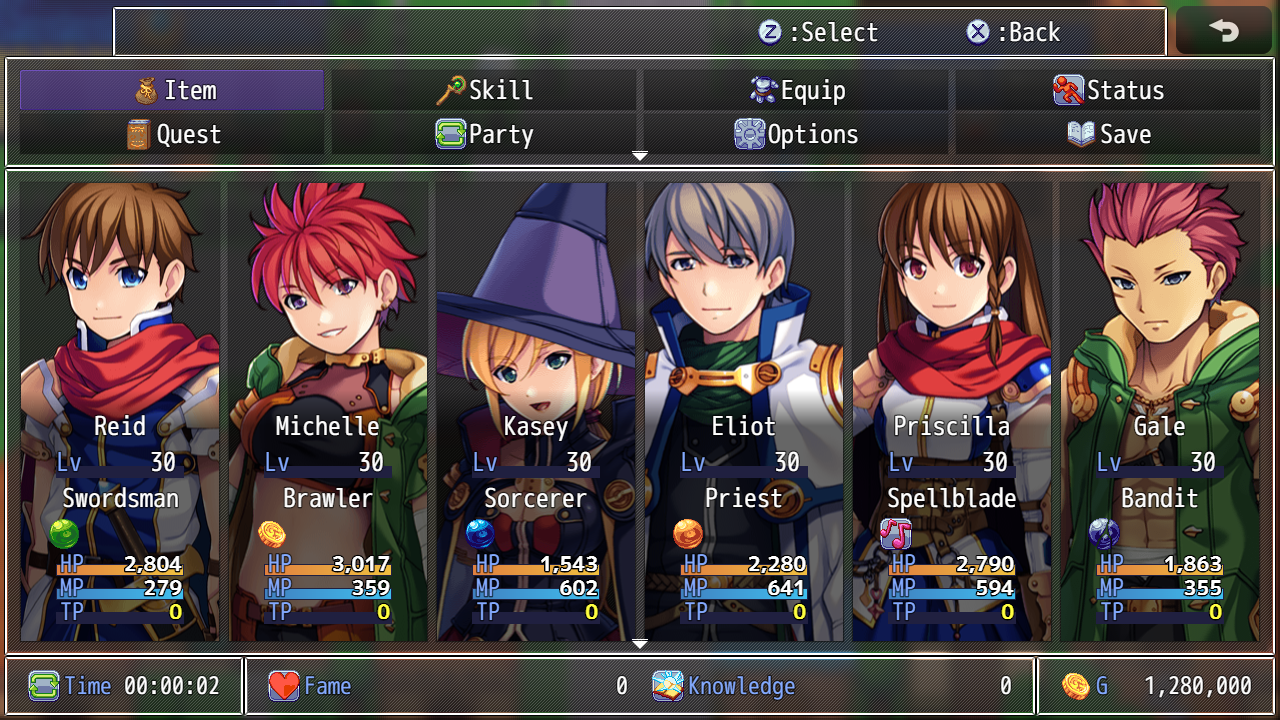View the Status screen
This screenshot has height=720, width=1280.
coord(1108,90)
